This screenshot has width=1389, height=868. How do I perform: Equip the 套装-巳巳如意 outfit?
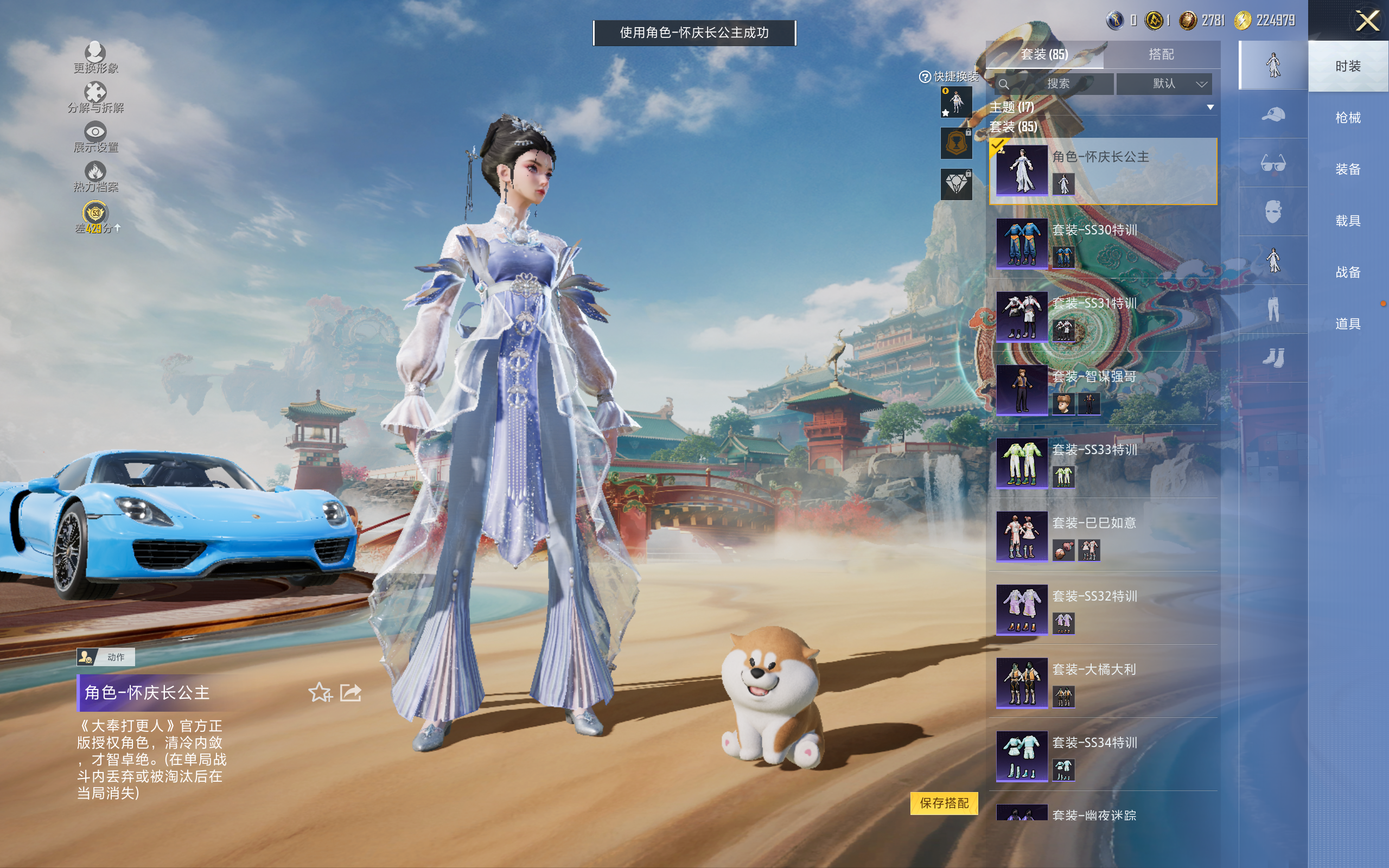click(x=1102, y=536)
